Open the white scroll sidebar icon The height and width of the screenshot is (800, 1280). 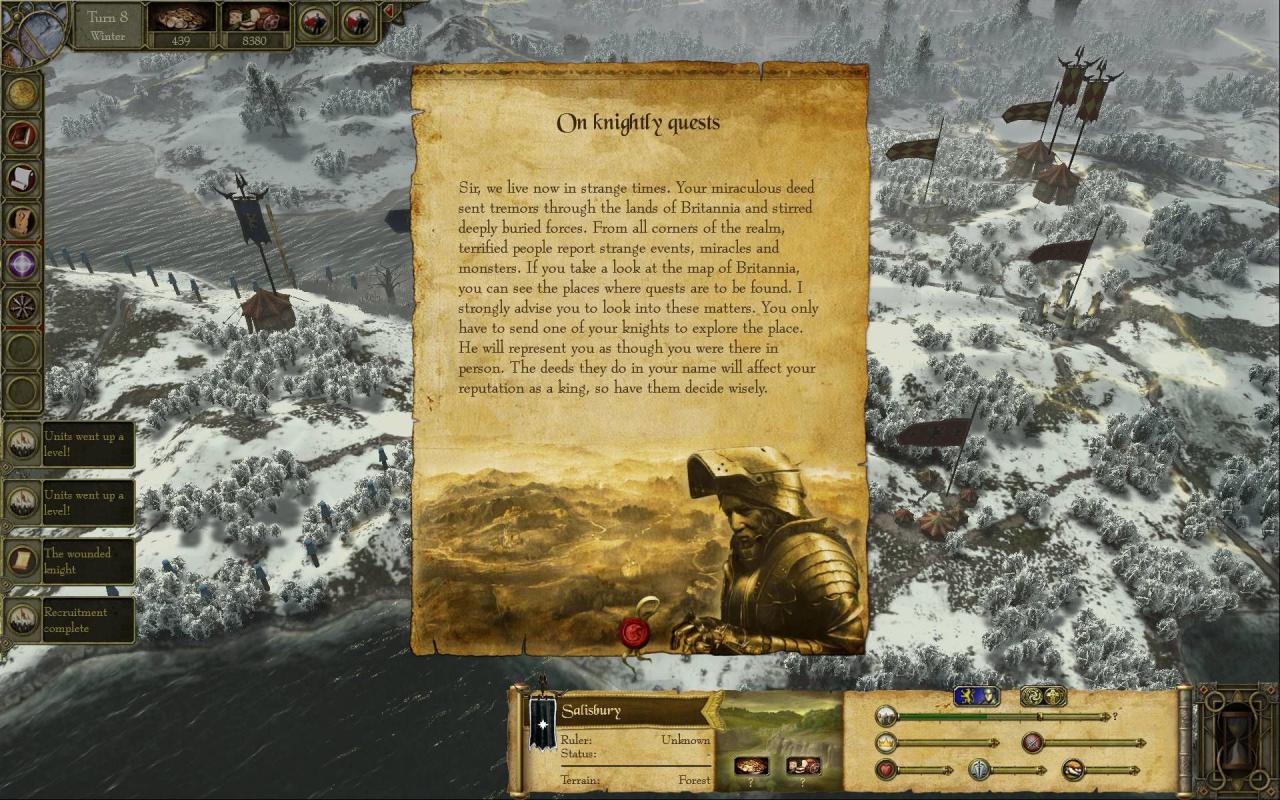click(22, 178)
